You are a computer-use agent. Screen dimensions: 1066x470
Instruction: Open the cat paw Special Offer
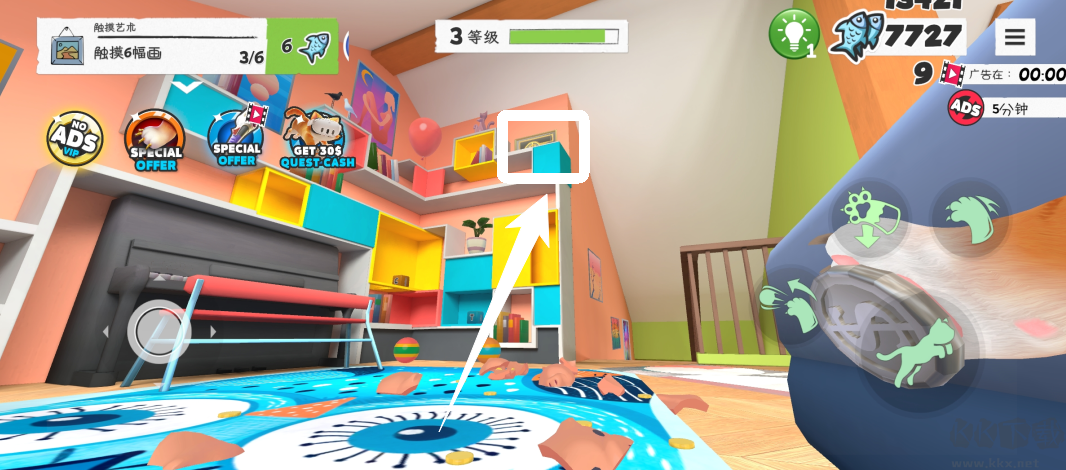(155, 139)
